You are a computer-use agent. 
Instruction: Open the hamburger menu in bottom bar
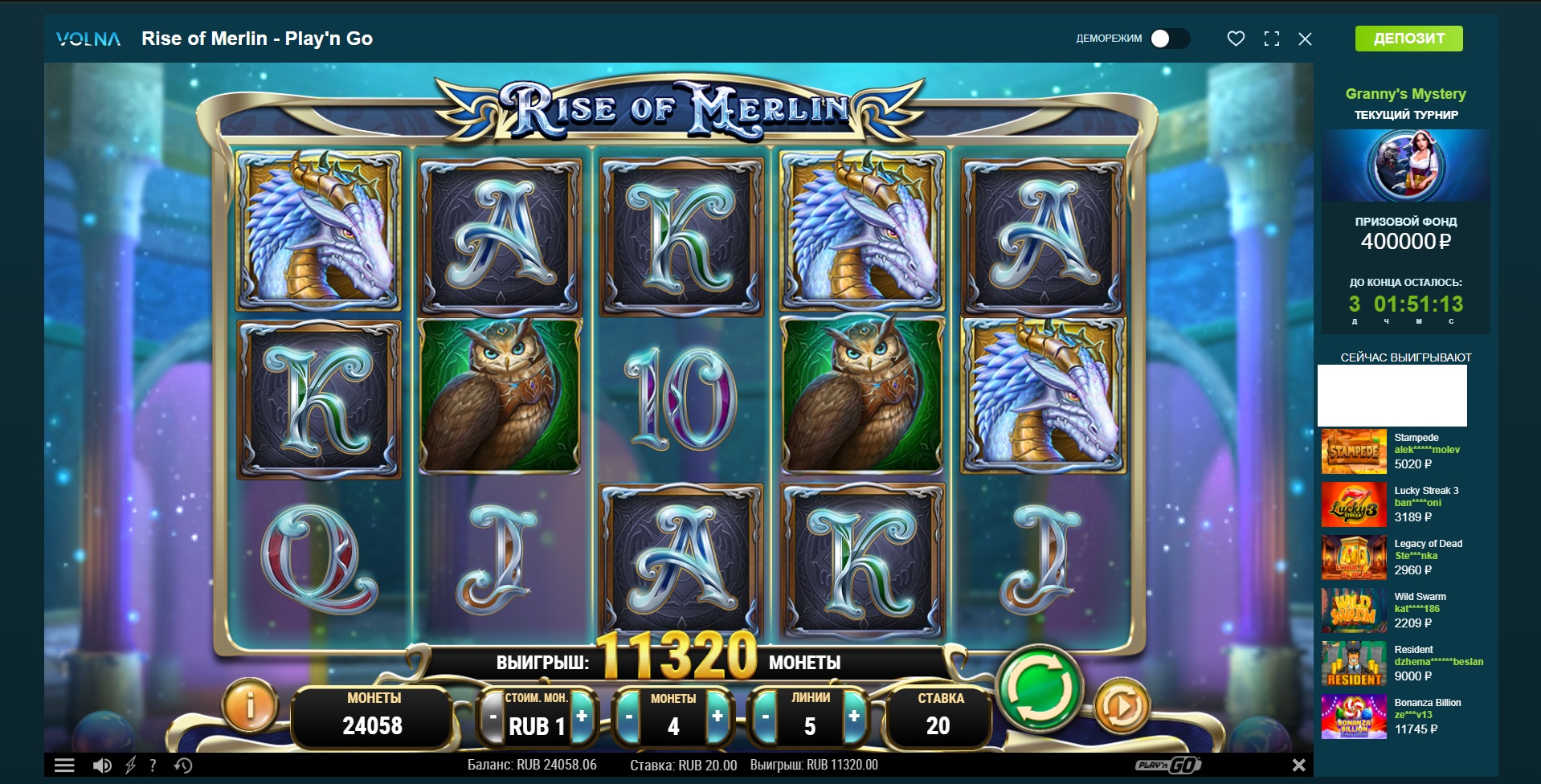[x=64, y=766]
